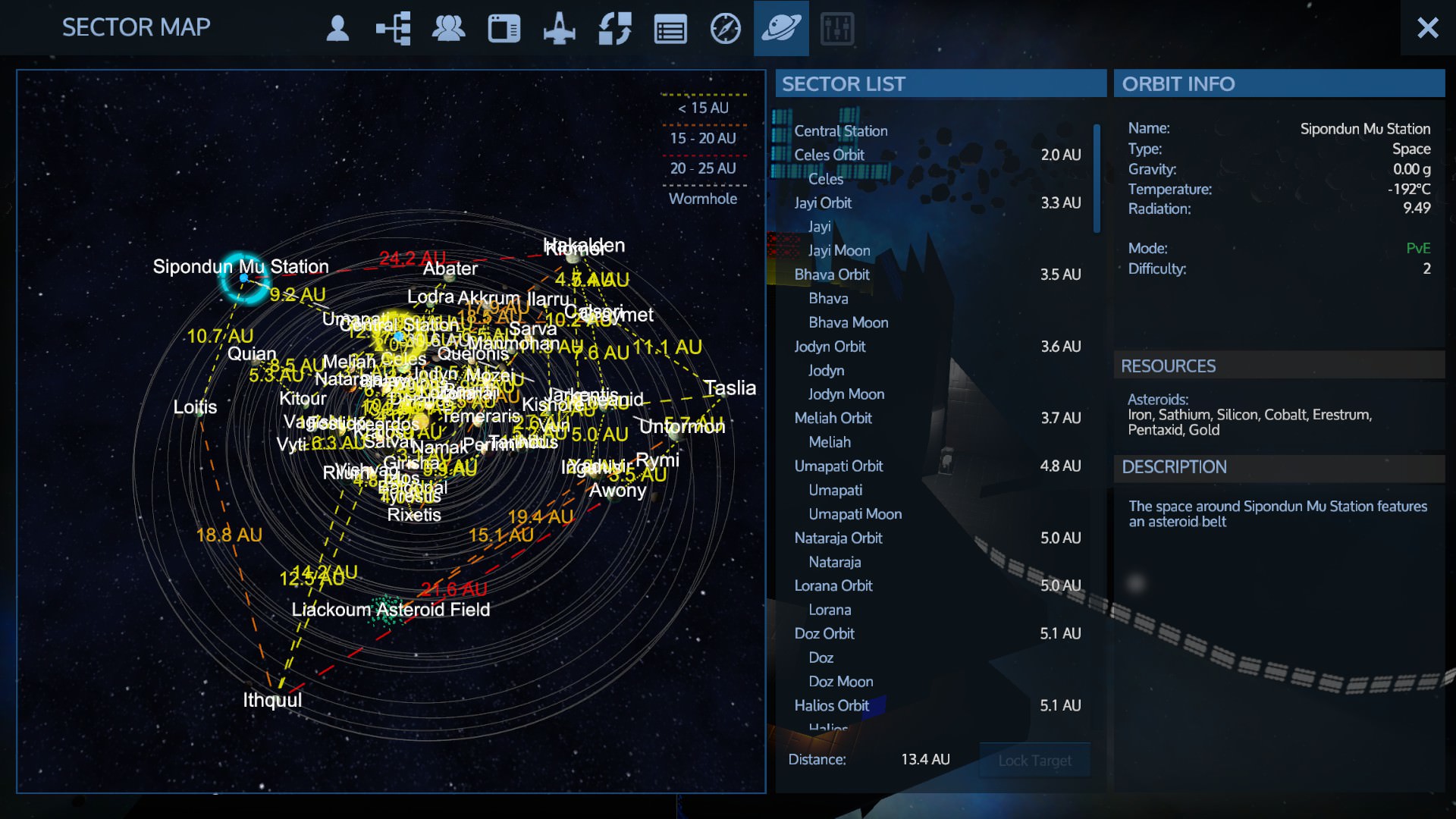Select the planet sector map tab
This screenshot has height=819, width=1456.
tap(781, 29)
